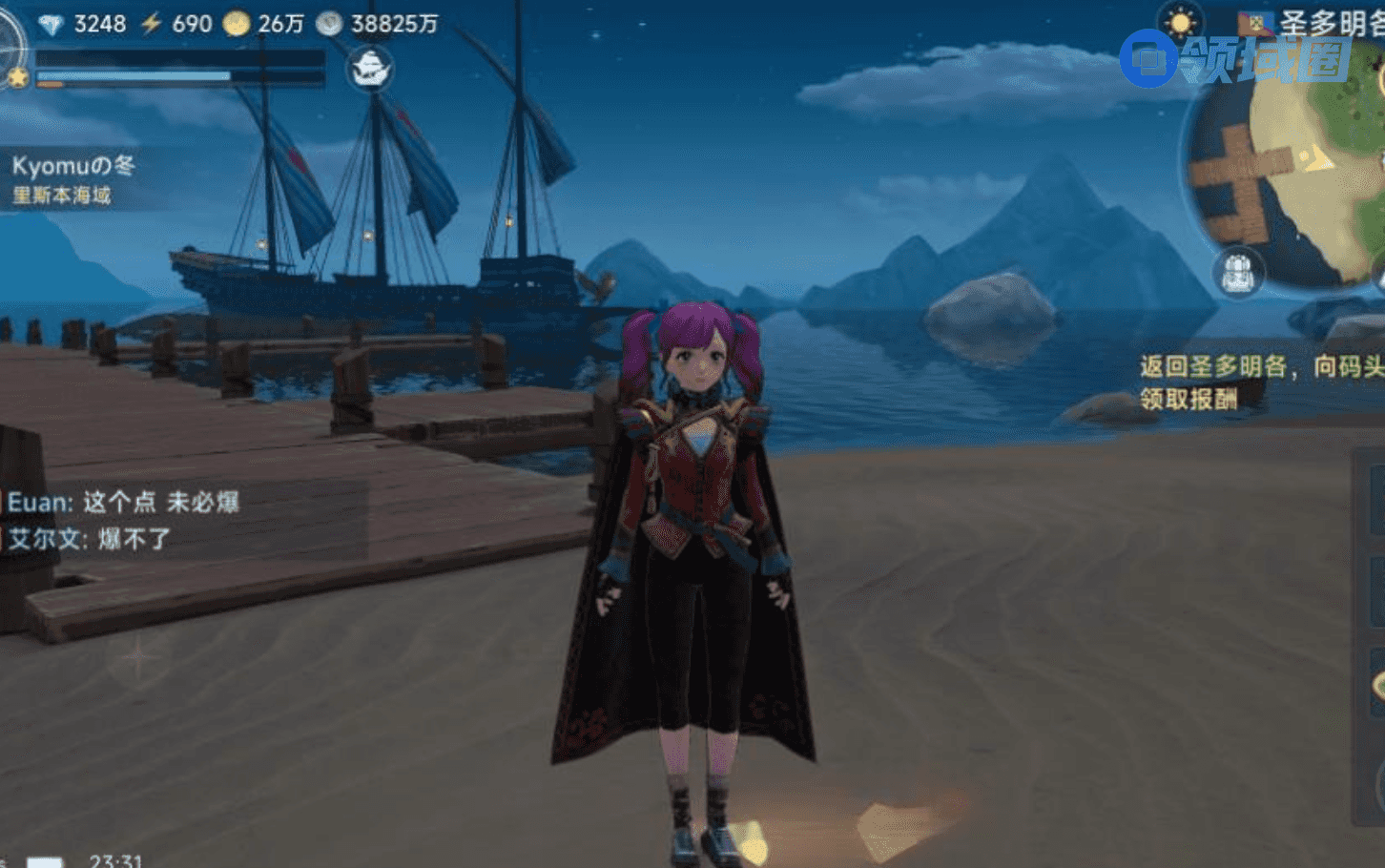Open the ship icon button

click(370, 69)
